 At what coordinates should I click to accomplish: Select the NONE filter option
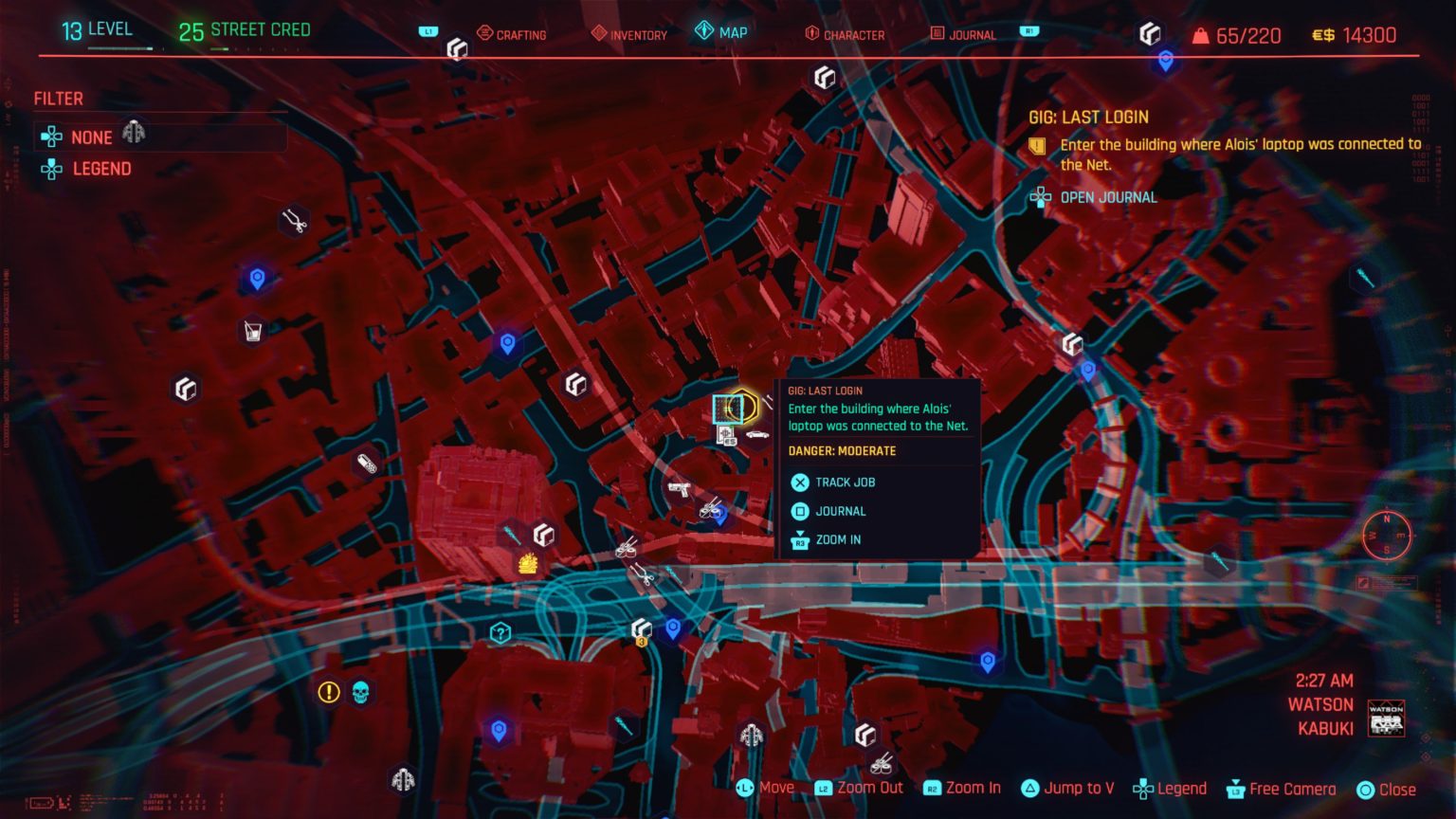(92, 137)
